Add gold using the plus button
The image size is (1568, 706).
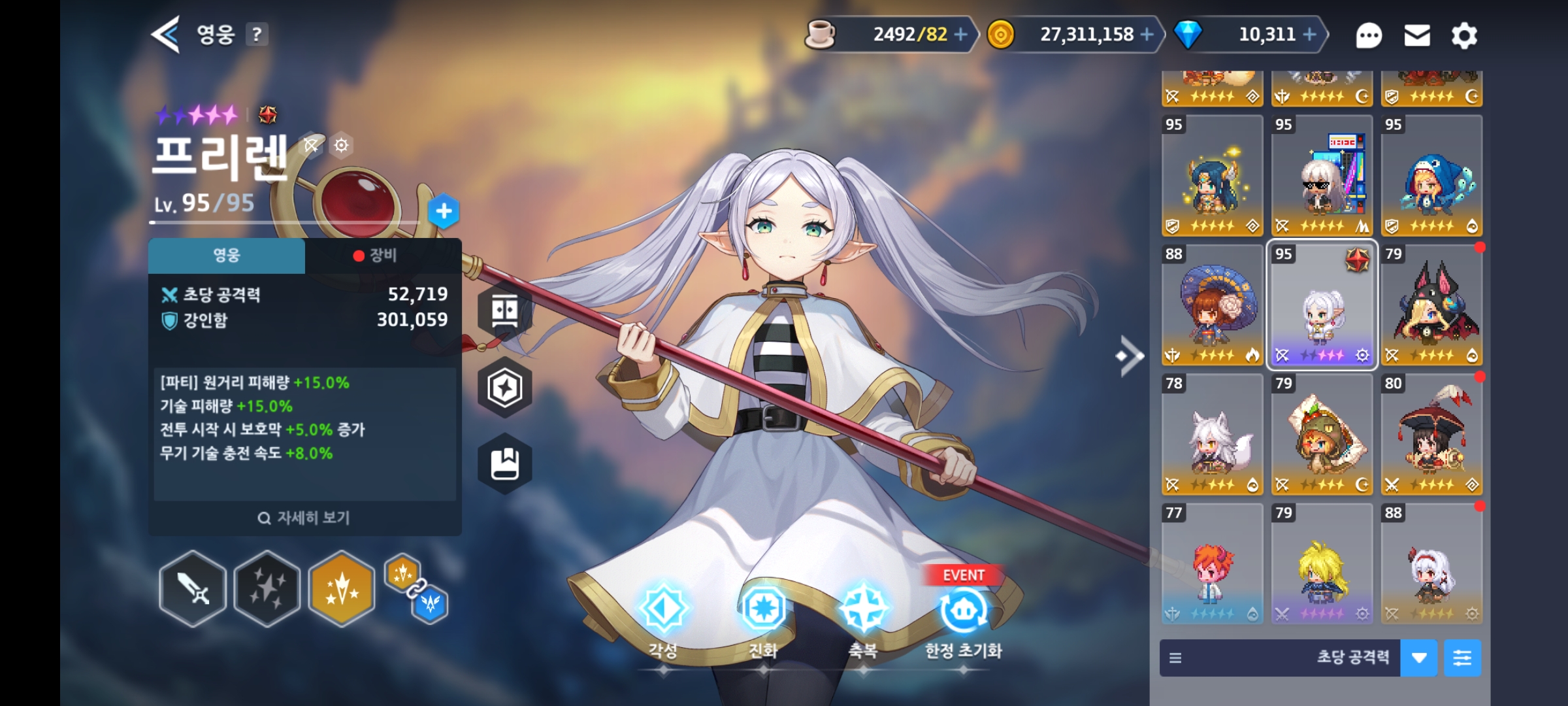(x=1147, y=35)
